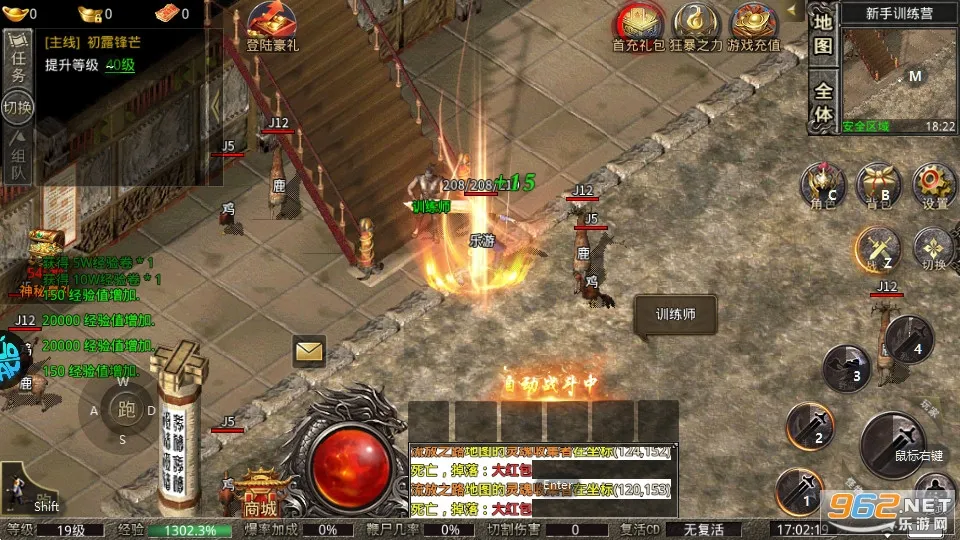Toggle the crossed-swords battle mode button

coord(877,249)
